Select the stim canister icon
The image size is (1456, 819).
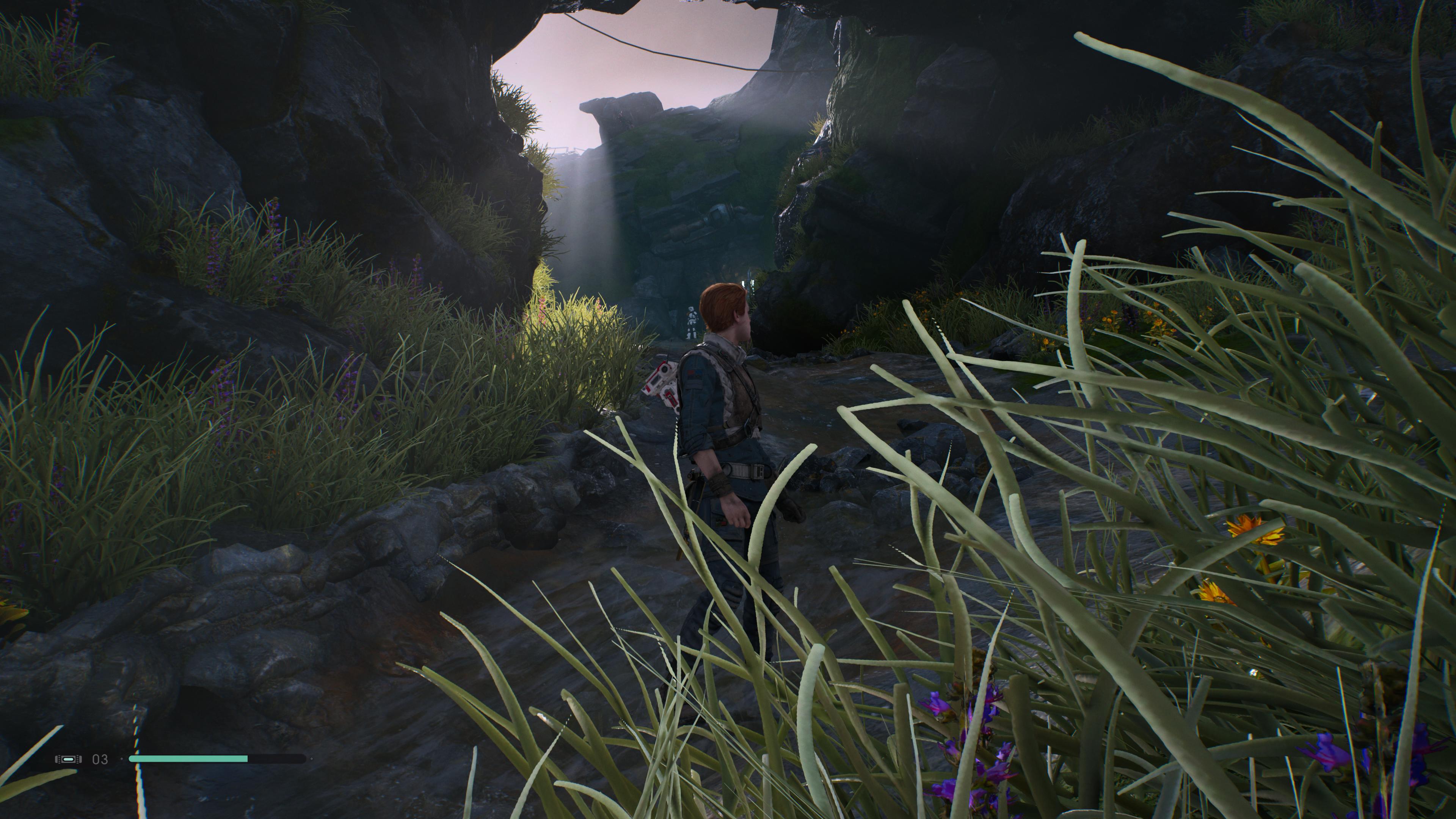coord(68,759)
